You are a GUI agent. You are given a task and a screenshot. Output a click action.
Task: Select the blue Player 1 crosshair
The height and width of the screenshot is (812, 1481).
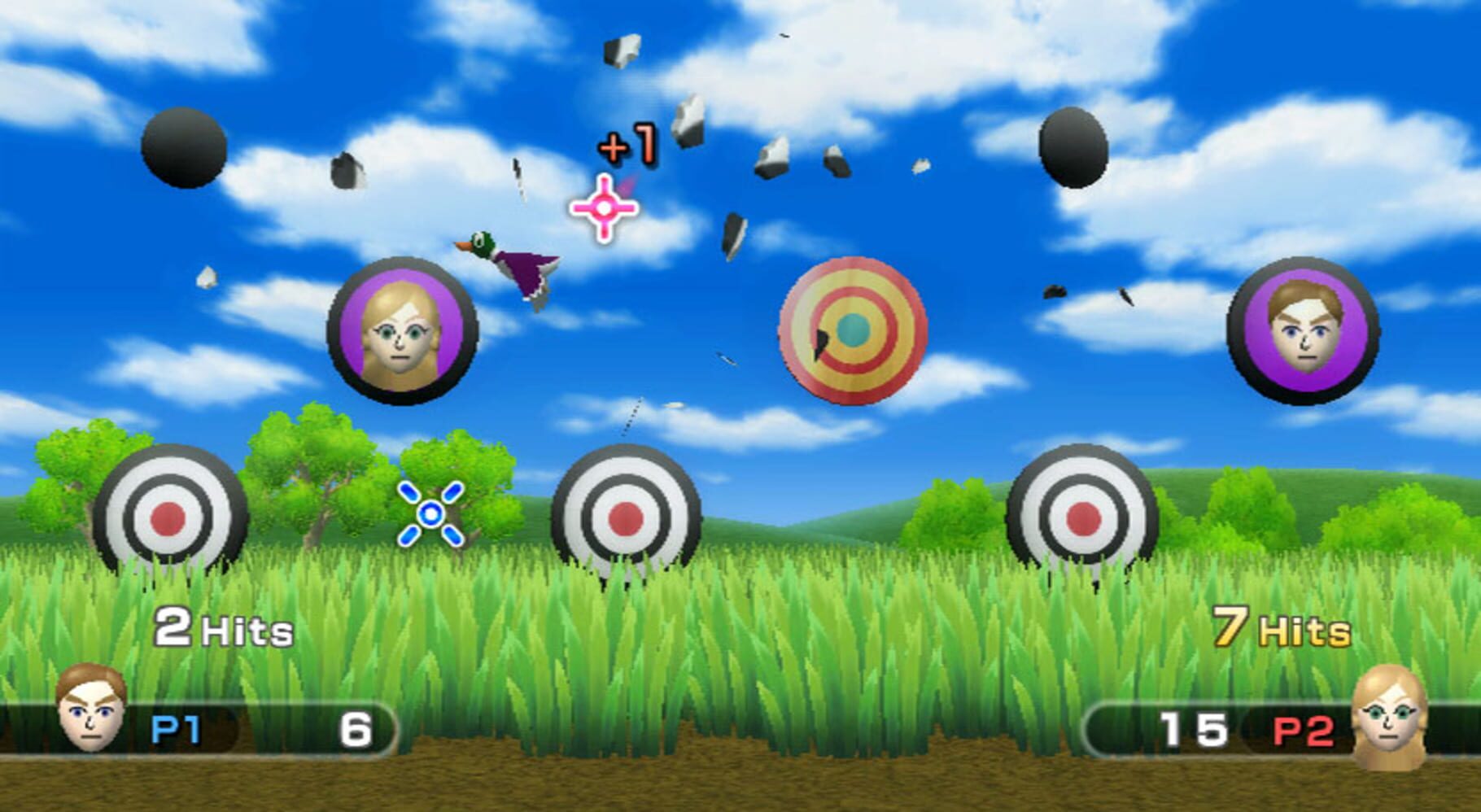point(429,513)
